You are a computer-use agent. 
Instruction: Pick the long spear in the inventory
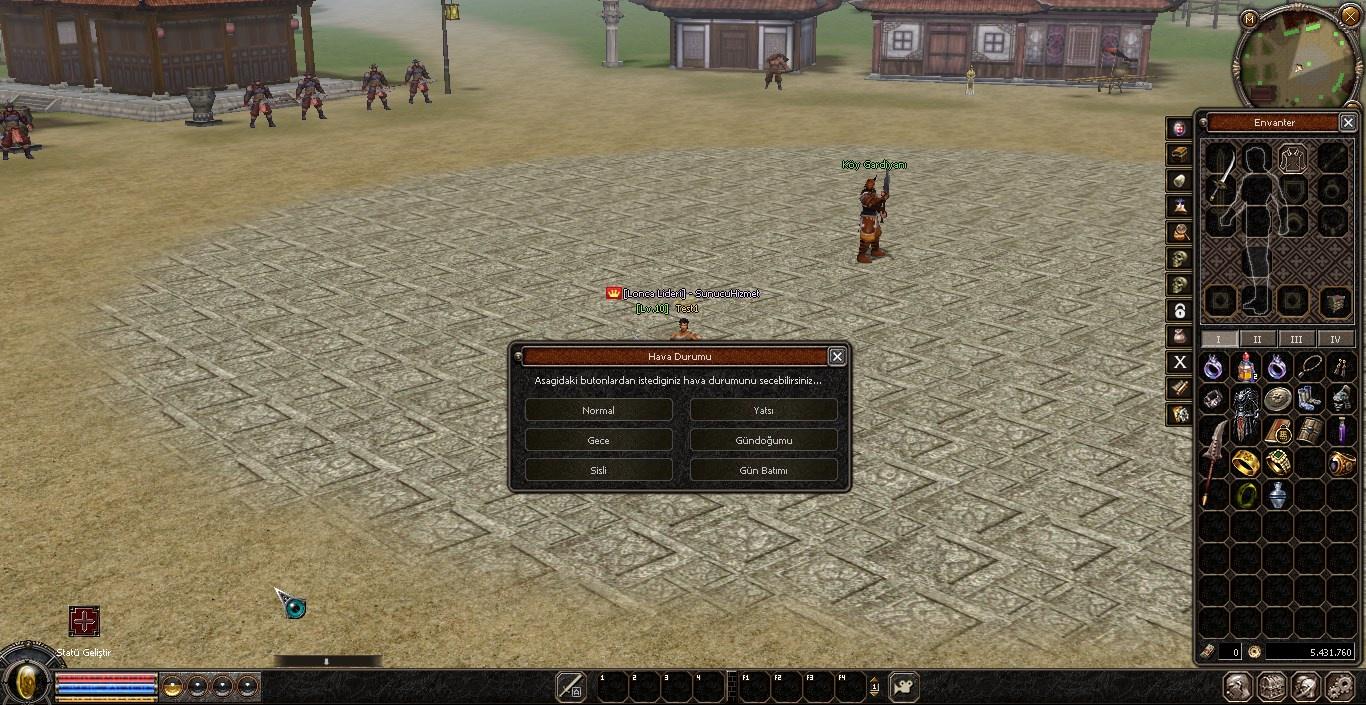pyautogui.click(x=1213, y=462)
